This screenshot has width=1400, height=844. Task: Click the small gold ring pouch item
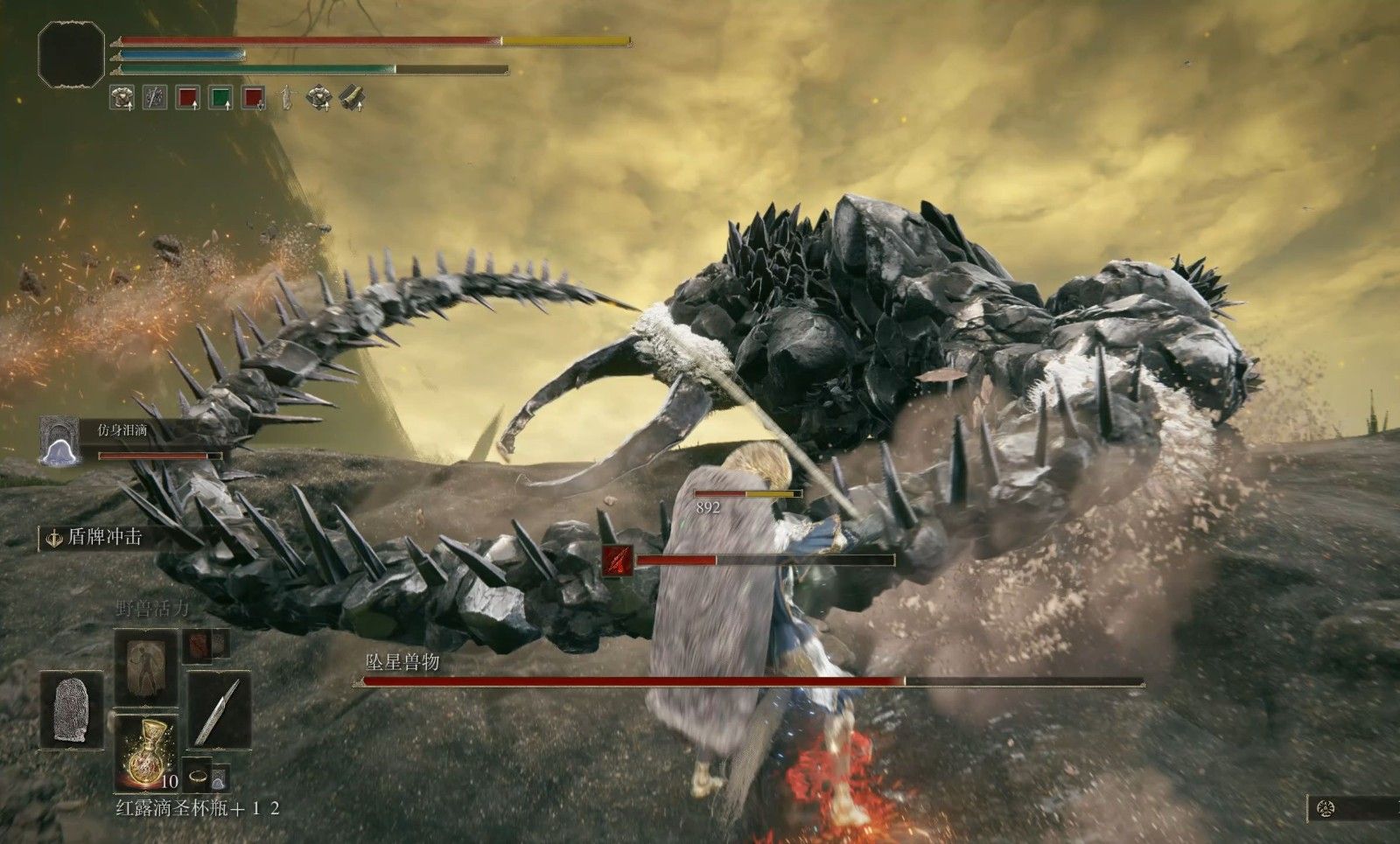tap(199, 775)
